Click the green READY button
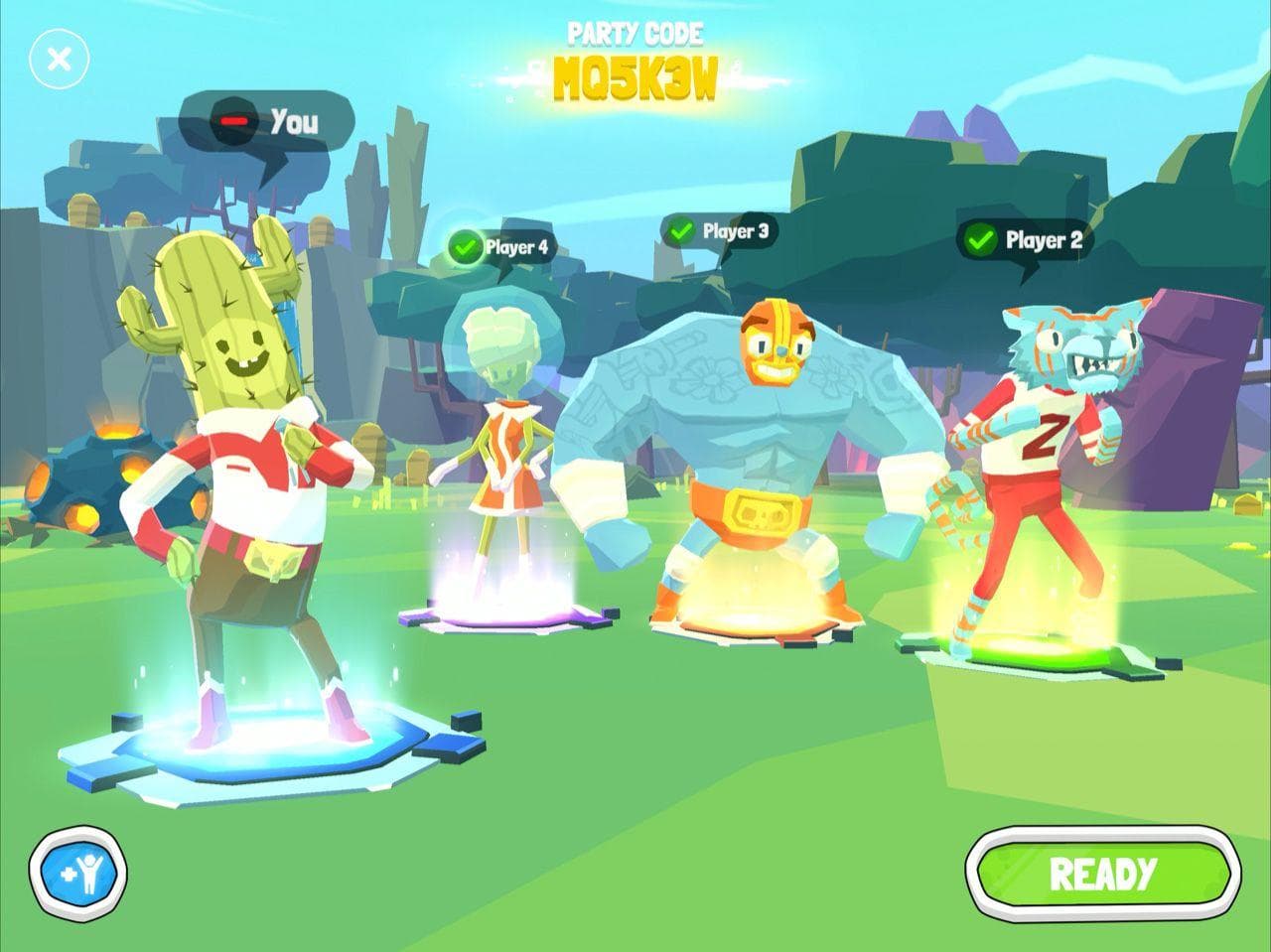1271x952 pixels. [1102, 875]
